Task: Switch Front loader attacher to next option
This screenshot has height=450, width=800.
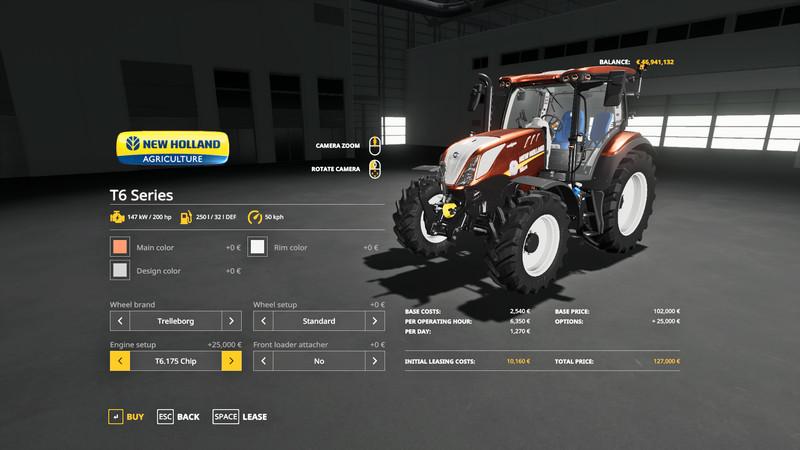Action: point(375,361)
